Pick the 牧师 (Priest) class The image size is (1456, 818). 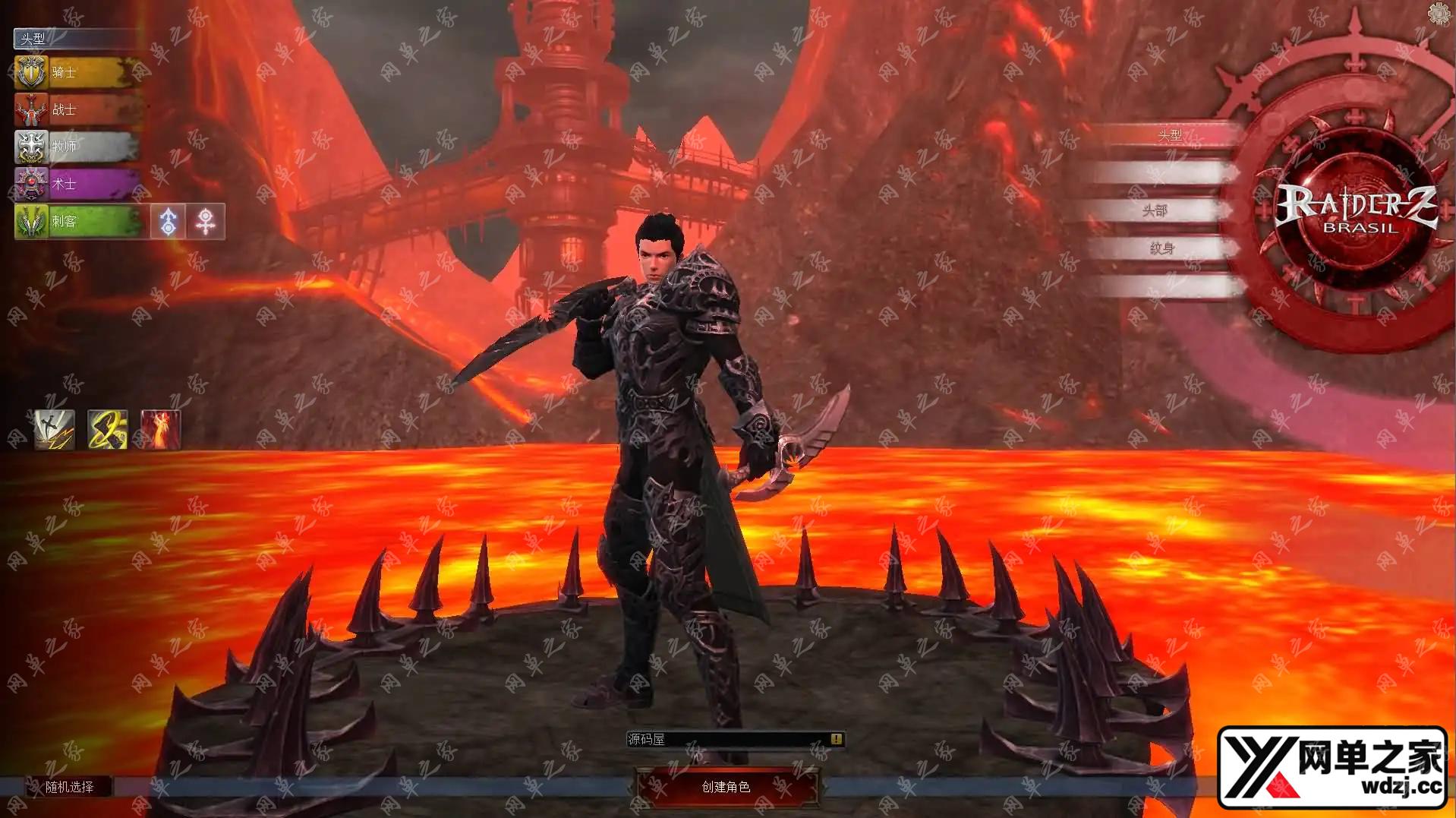click(x=76, y=147)
